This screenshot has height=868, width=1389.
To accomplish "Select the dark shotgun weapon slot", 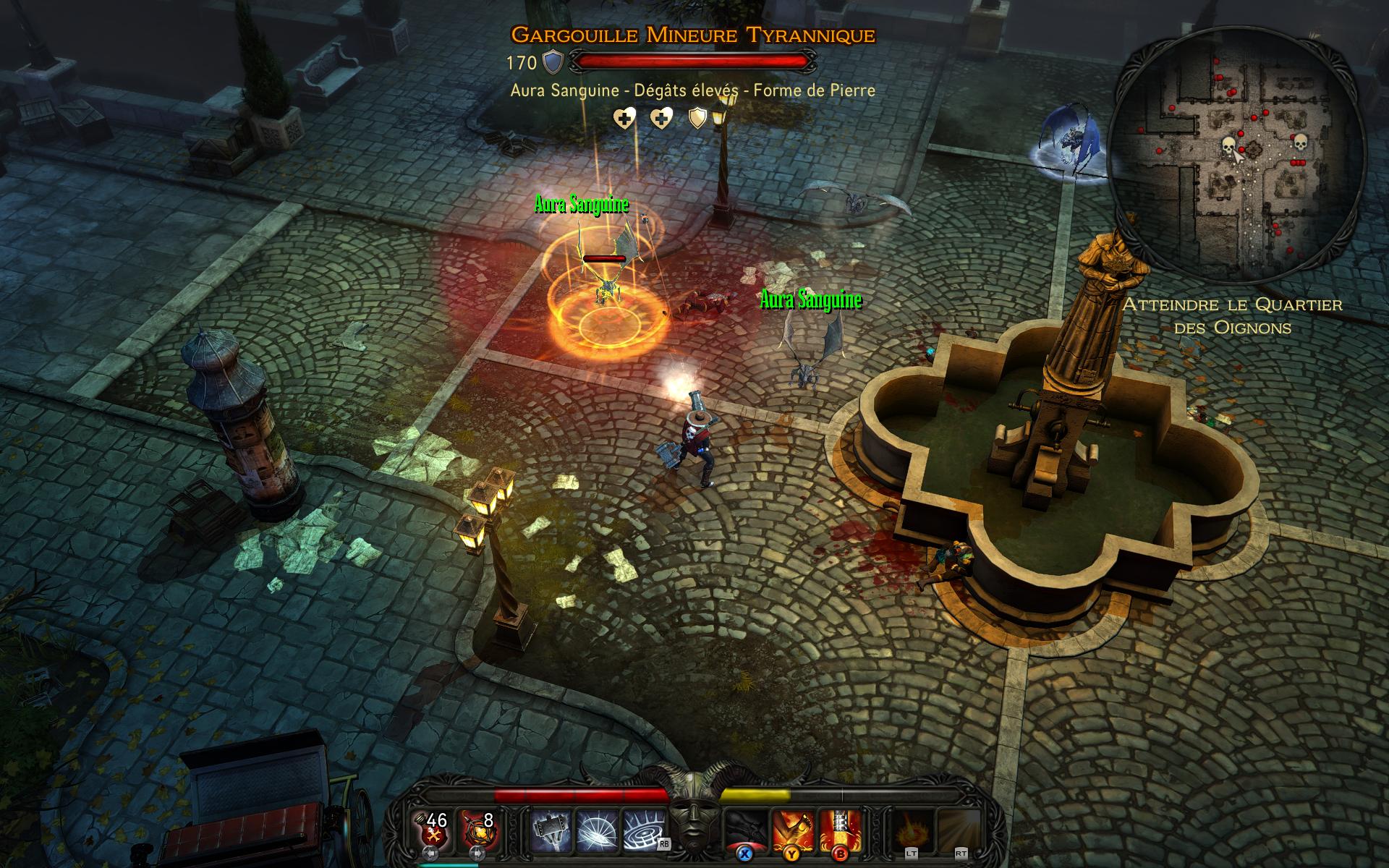I will coord(747,828).
